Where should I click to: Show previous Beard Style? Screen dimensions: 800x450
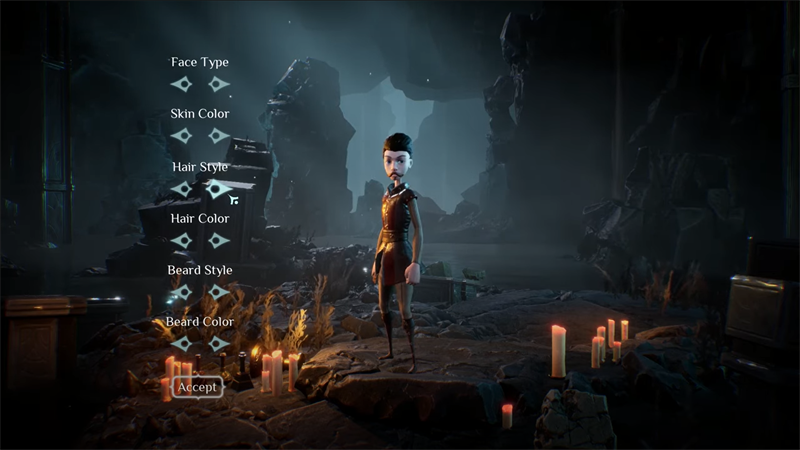coord(181,292)
